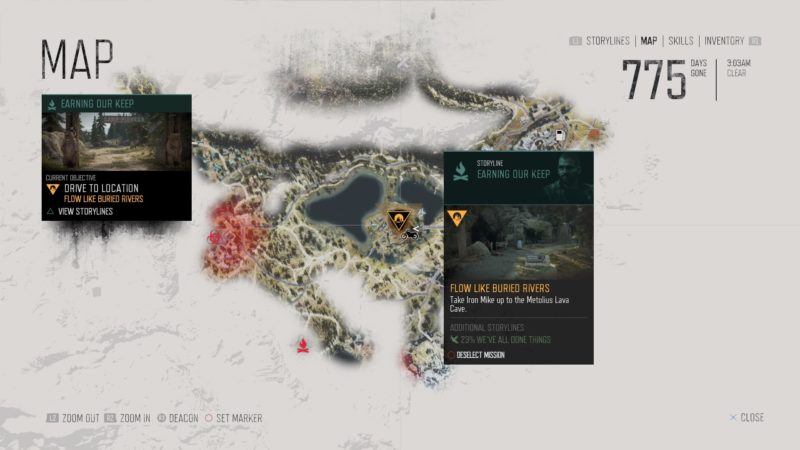Click the white fuel pump map icon

[561, 133]
